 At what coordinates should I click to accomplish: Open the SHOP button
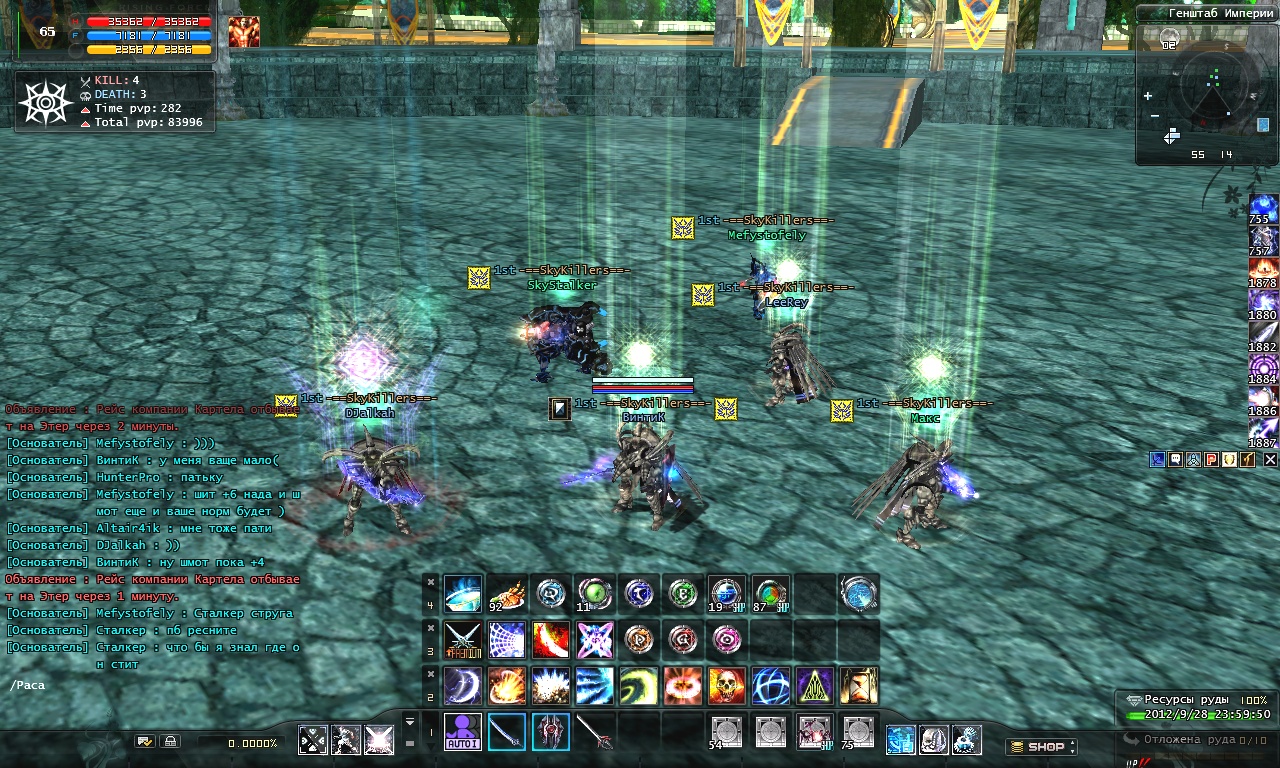point(1041,747)
